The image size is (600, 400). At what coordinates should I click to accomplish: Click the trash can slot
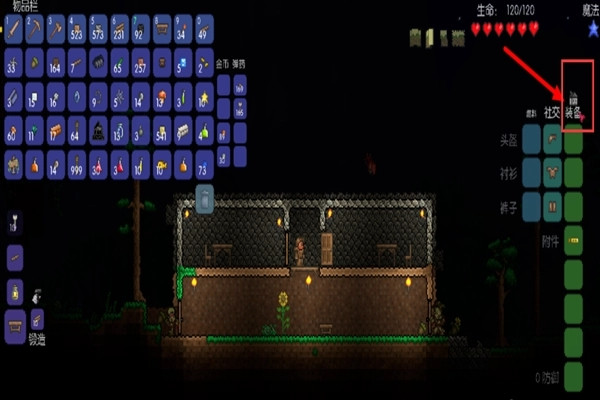coord(203,198)
